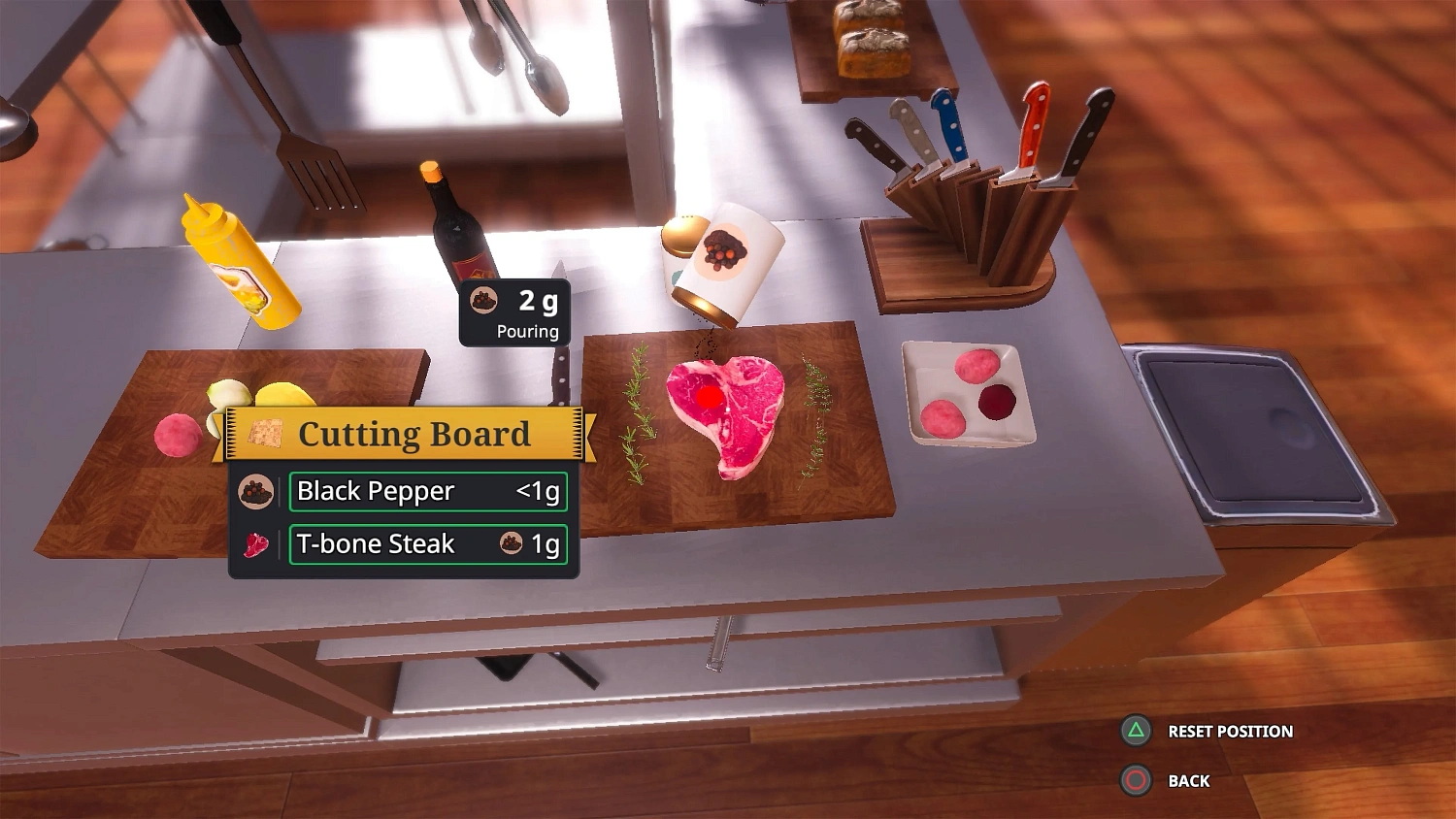The image size is (1456, 819).
Task: Select the T-bone steak icon in the tooltip
Action: (x=254, y=543)
